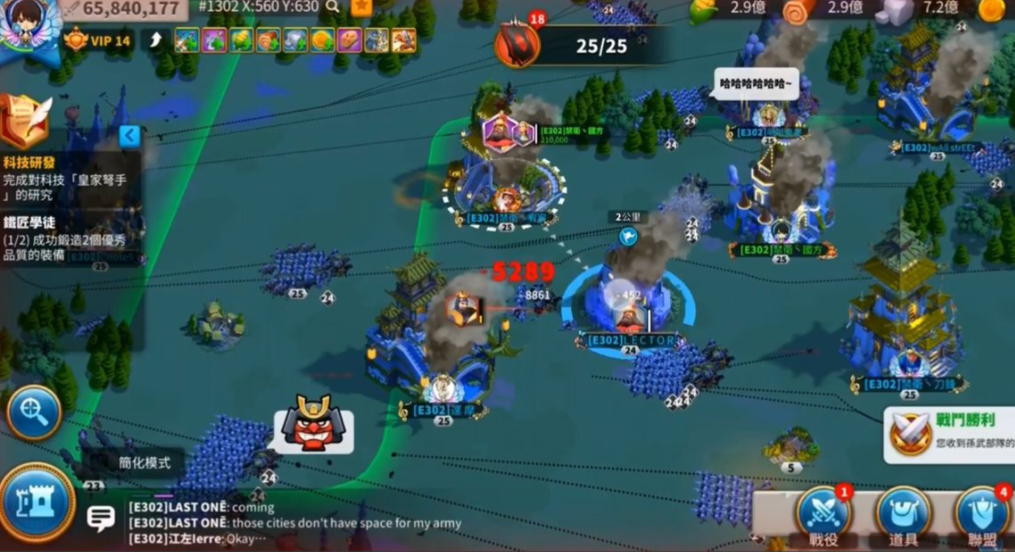View the 戰鬥勝利 battle victory notification
Screen dimensions: 1015x552
click(x=950, y=435)
